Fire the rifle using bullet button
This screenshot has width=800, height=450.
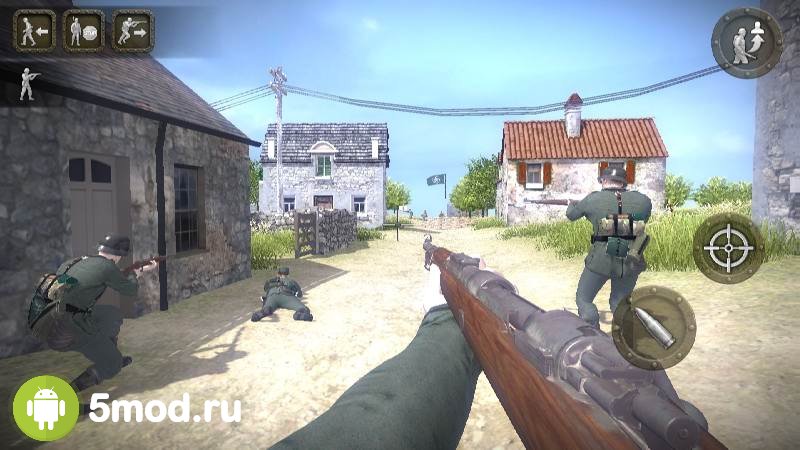tap(654, 328)
